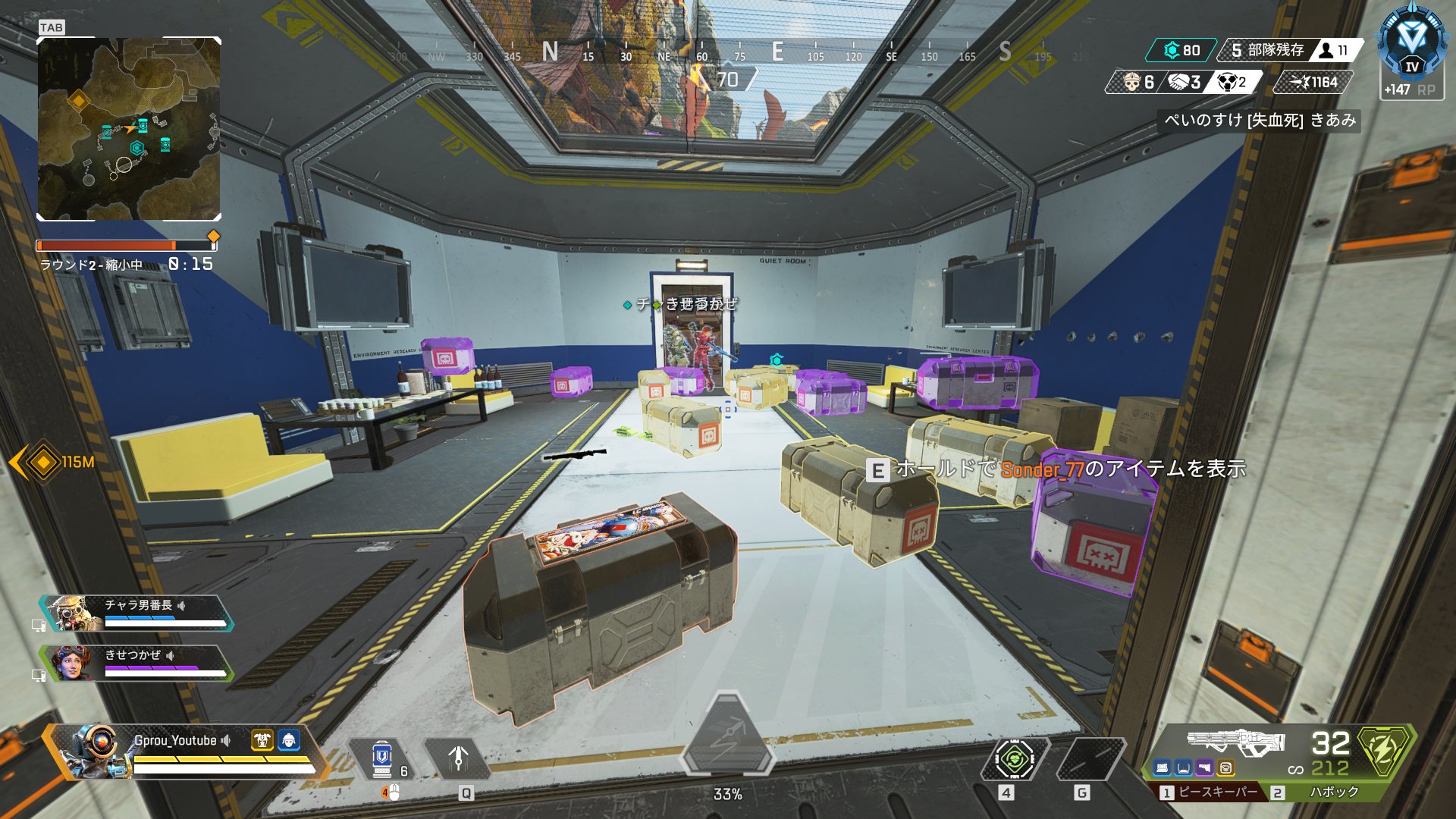Mute voice chat for teammate チャラ男番長
The image size is (1456, 819).
point(182,606)
